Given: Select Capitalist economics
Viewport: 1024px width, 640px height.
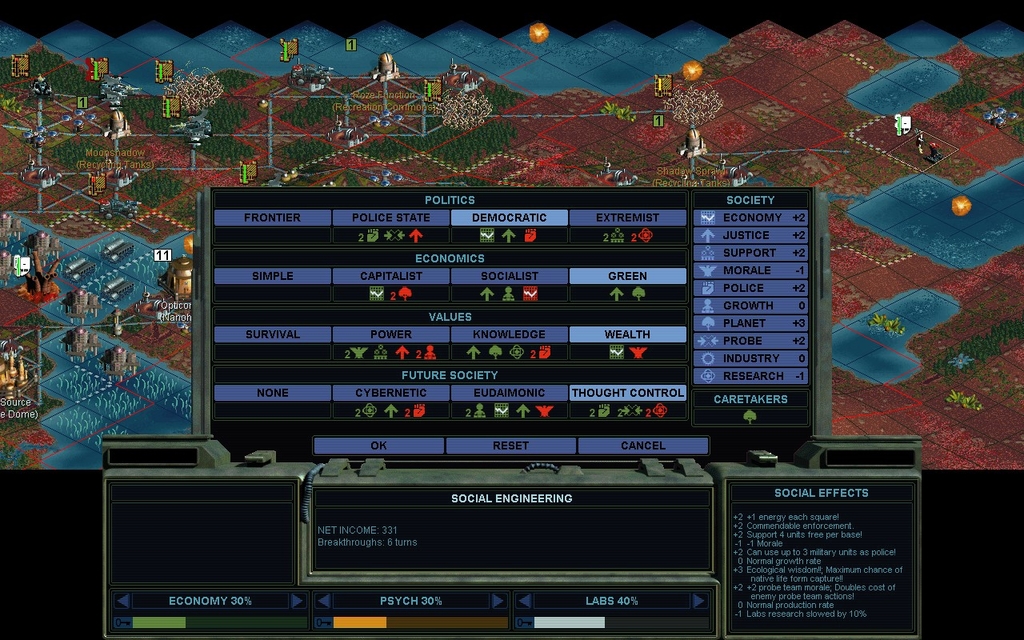Looking at the screenshot, I should pos(391,276).
